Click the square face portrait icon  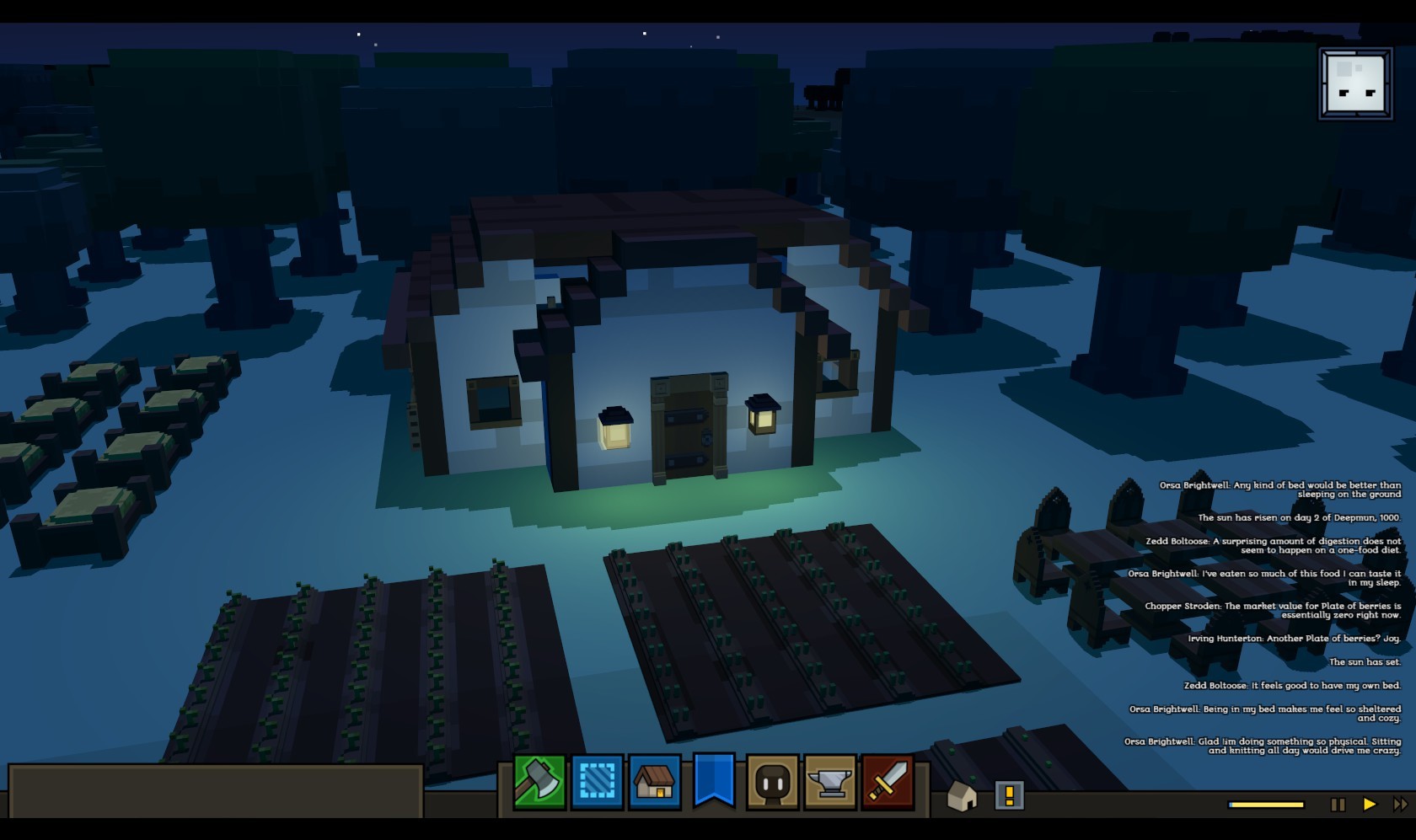tap(1355, 84)
